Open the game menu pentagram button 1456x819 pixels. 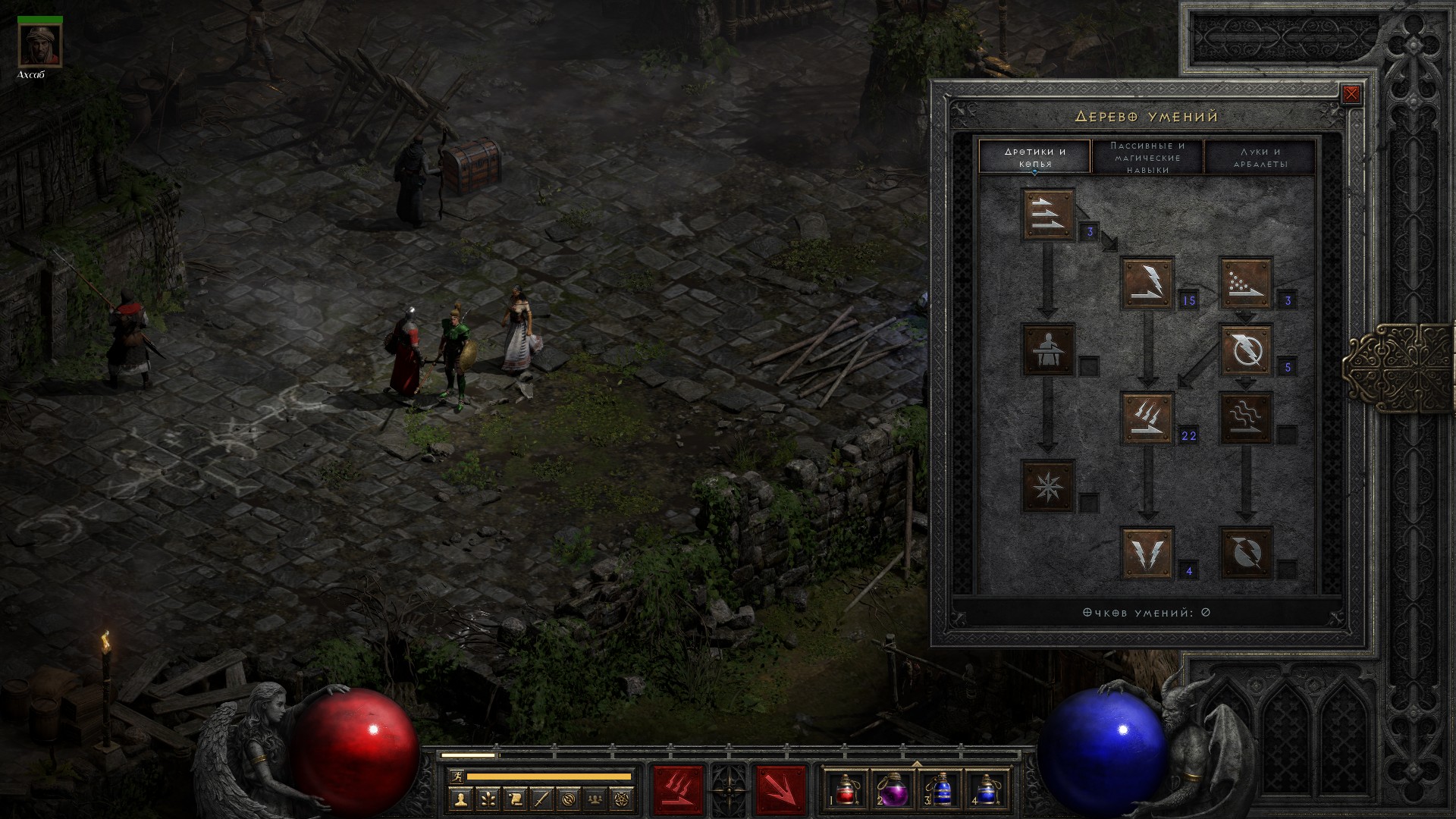(623, 799)
